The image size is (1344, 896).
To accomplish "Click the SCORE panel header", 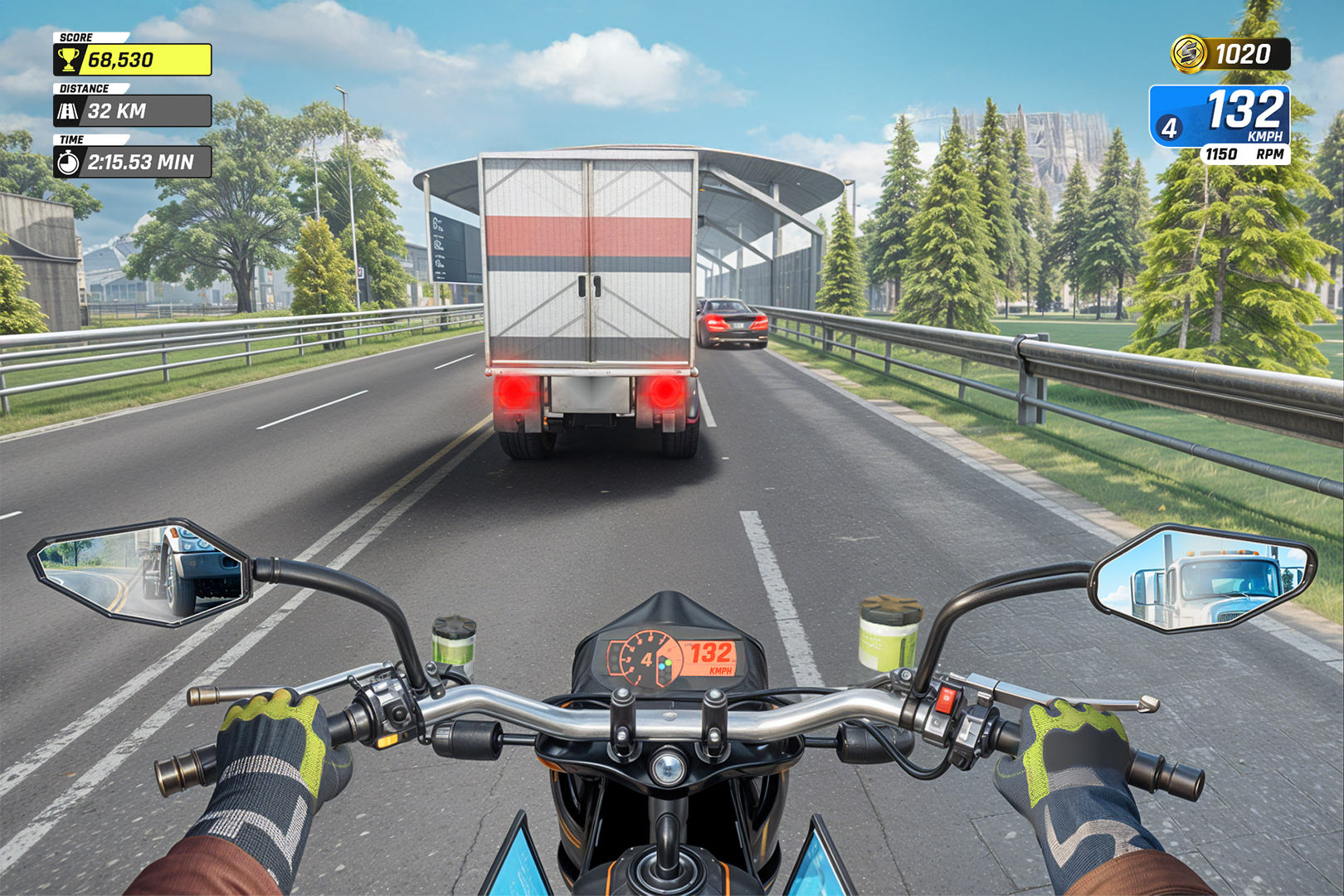I will click(x=76, y=37).
